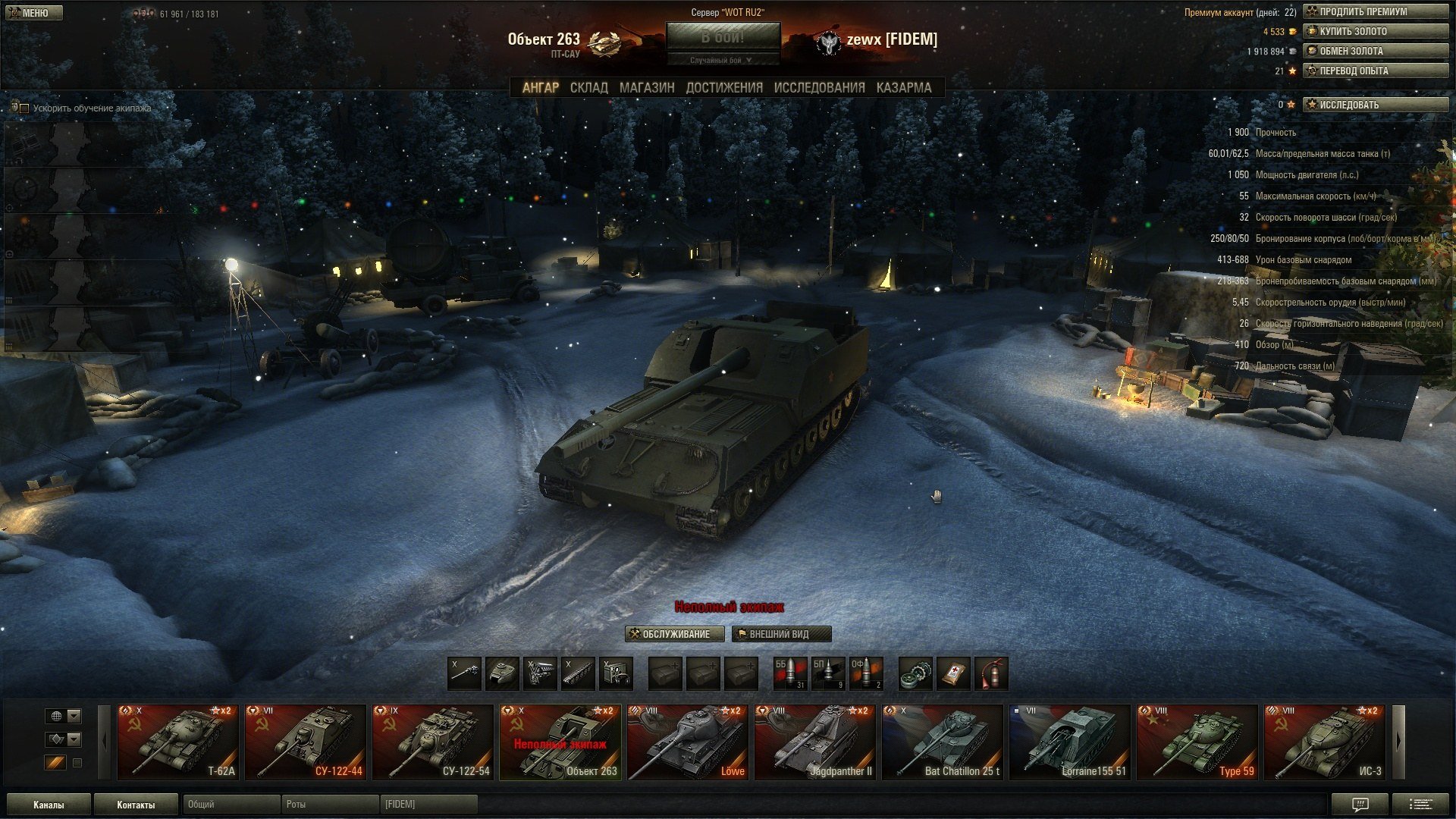Screen dimensions: 1456x819
Task: Open the КАЗАРМА tab
Action: [903, 88]
